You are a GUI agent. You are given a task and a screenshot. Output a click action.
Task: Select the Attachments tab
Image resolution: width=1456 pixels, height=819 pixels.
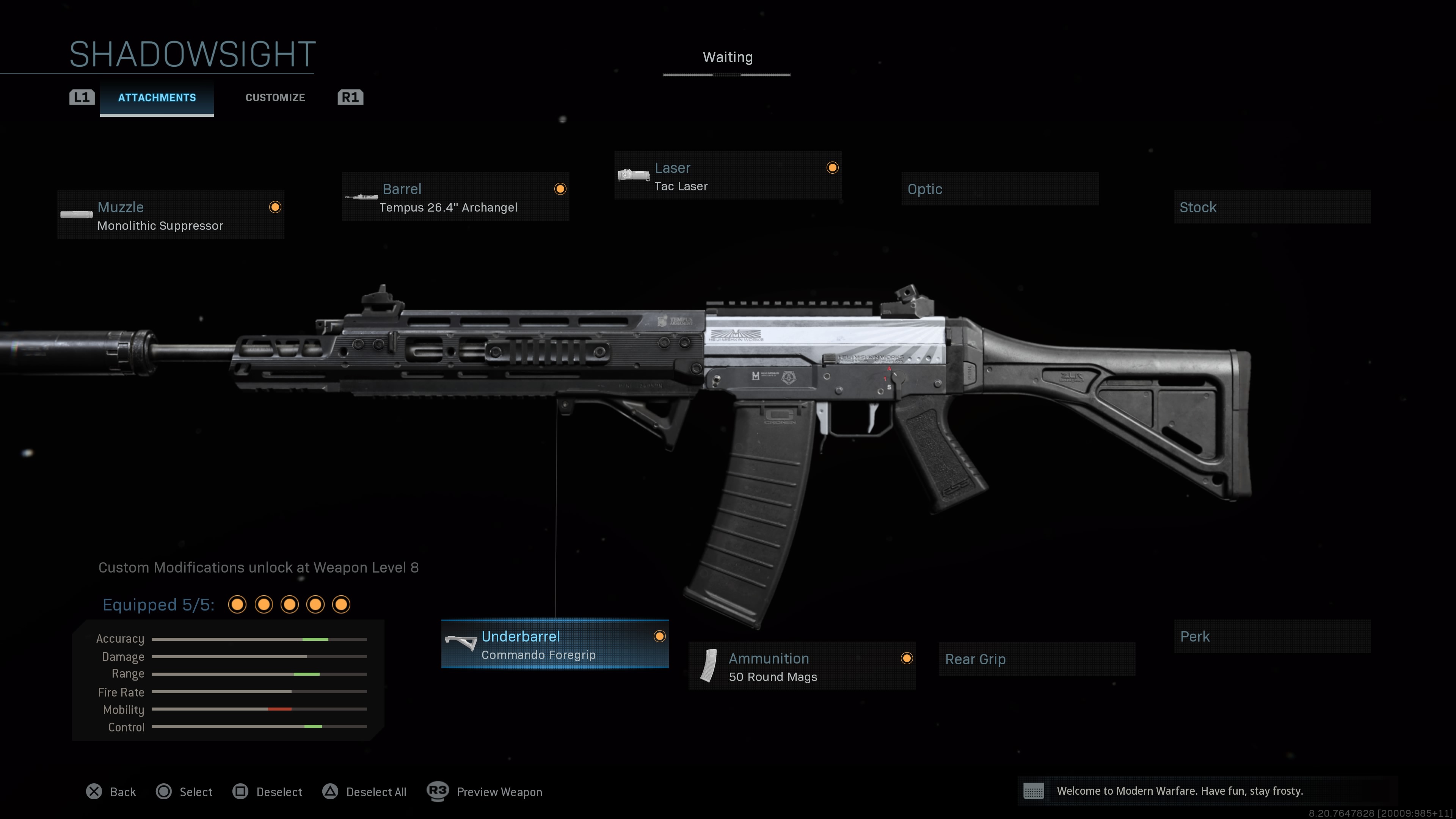click(157, 97)
